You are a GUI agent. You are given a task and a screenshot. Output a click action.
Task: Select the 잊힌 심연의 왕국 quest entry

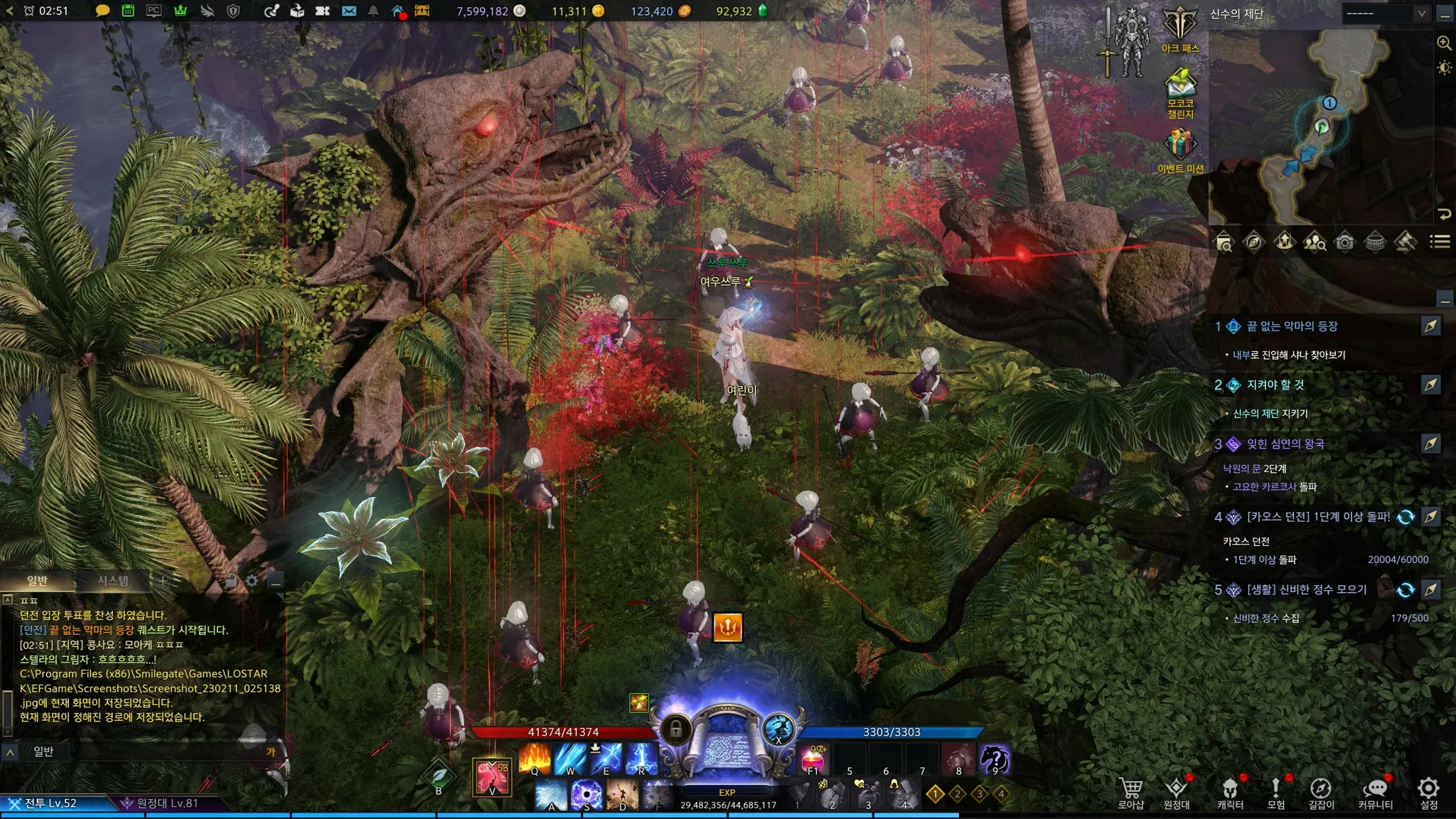(x=1285, y=444)
